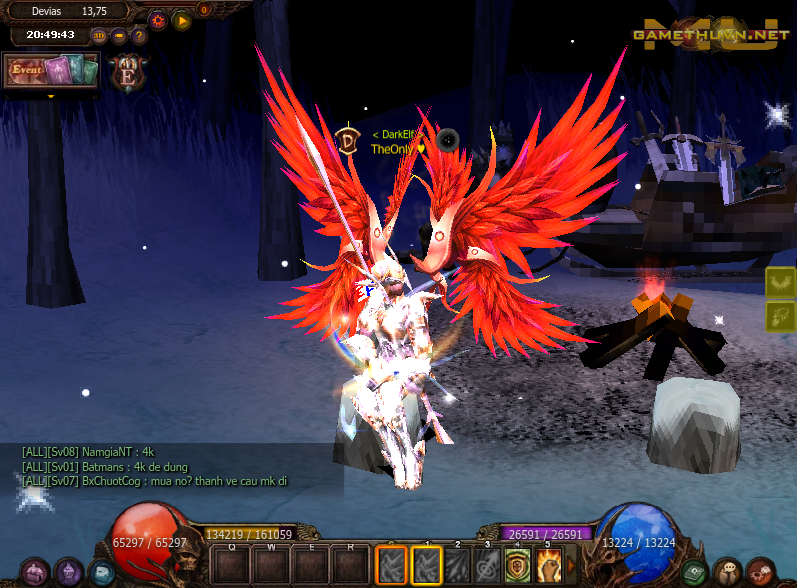797x588 pixels.
Task: Open the red gears system menu icon
Action: click(760, 572)
